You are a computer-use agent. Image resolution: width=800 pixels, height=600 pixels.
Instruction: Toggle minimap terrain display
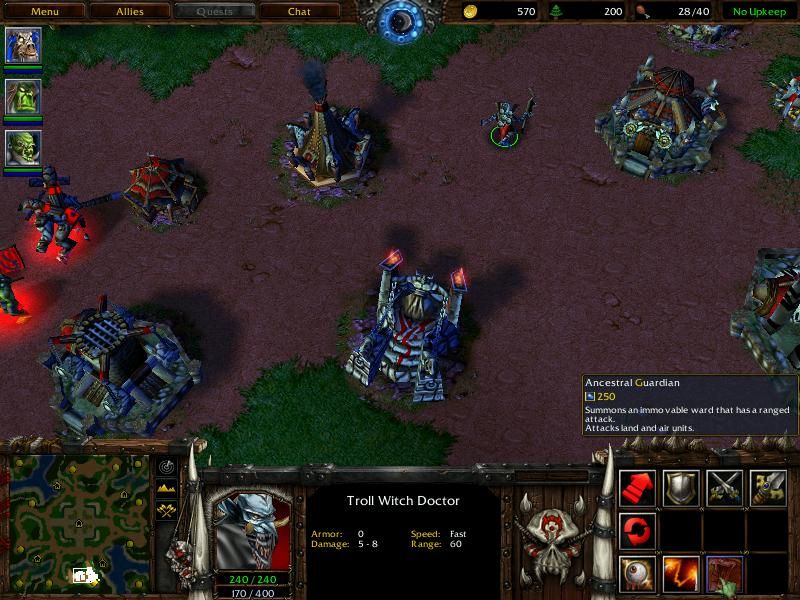164,488
